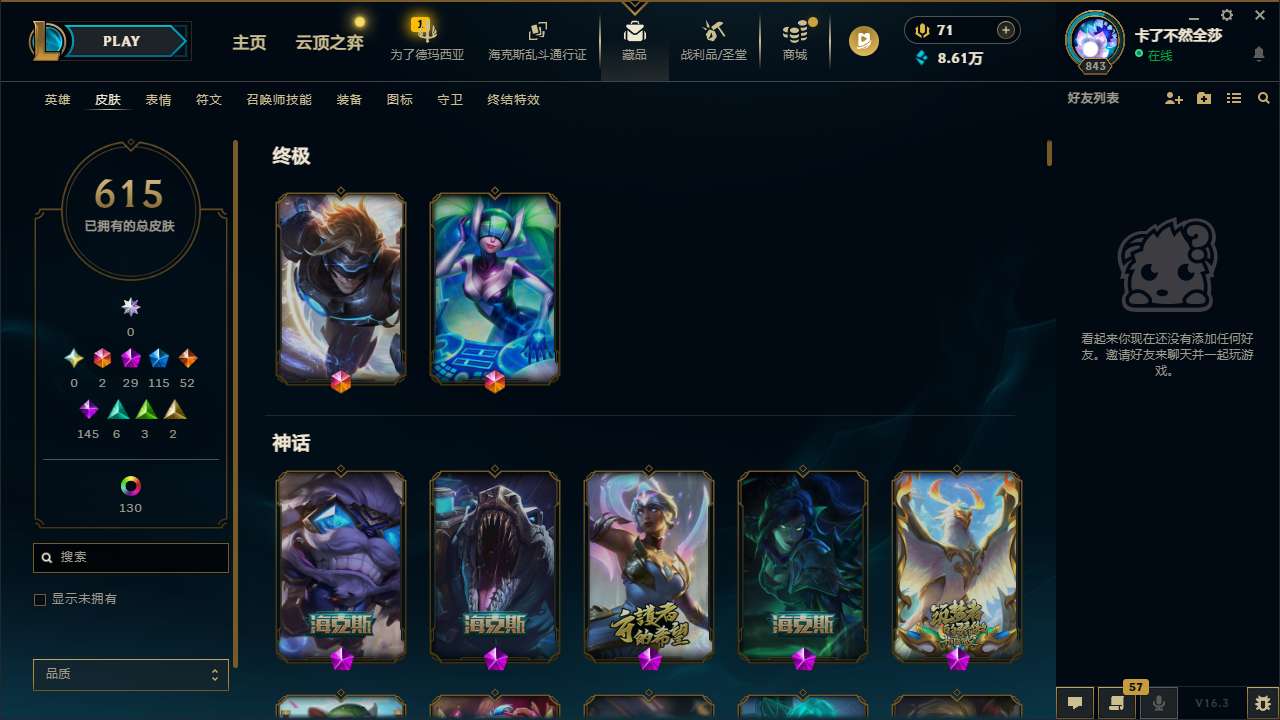Open the 海克斯乱斗通行证 pass icon
Viewport: 1280px width, 720px height.
(537, 36)
